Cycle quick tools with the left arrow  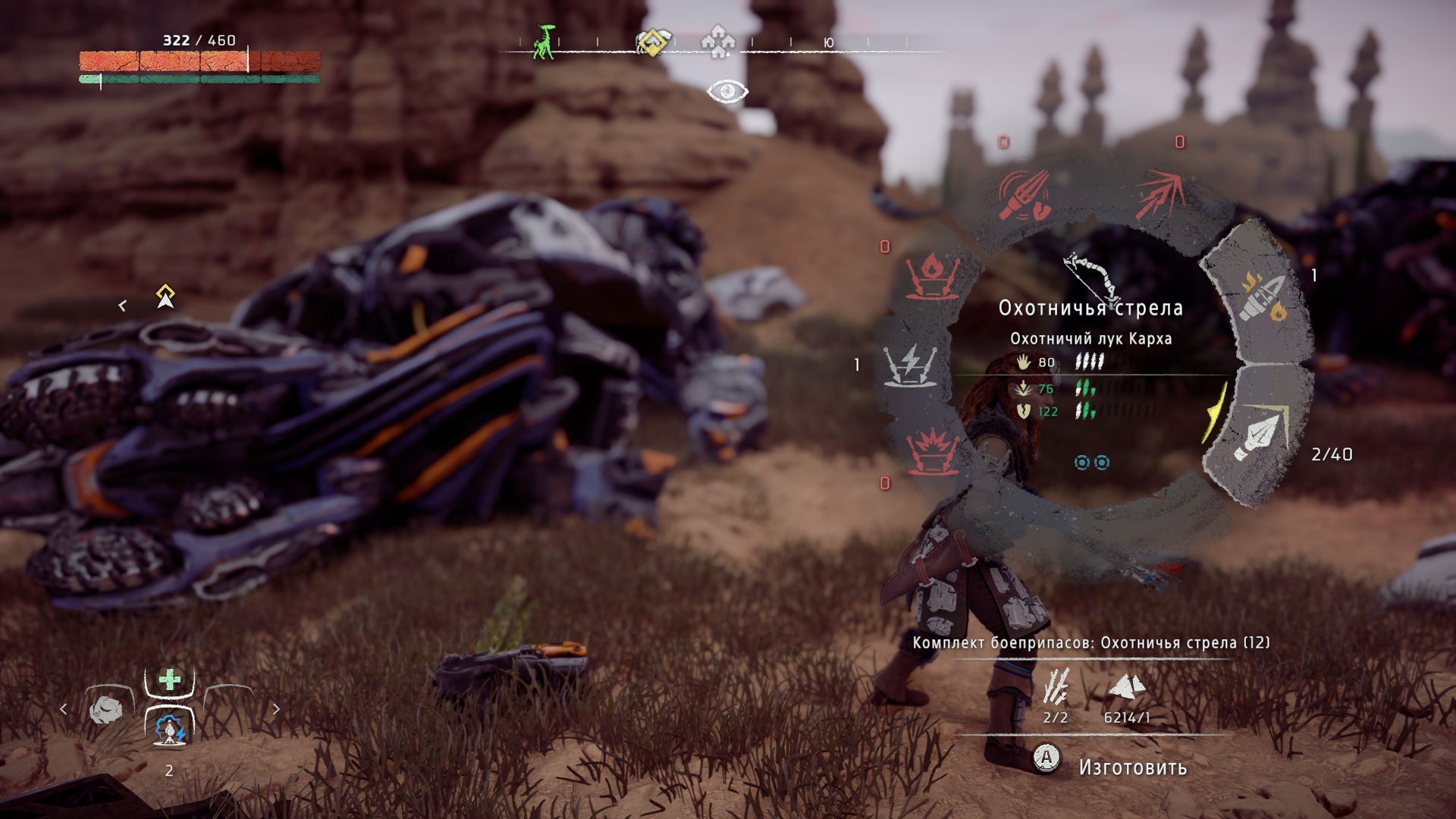(64, 710)
